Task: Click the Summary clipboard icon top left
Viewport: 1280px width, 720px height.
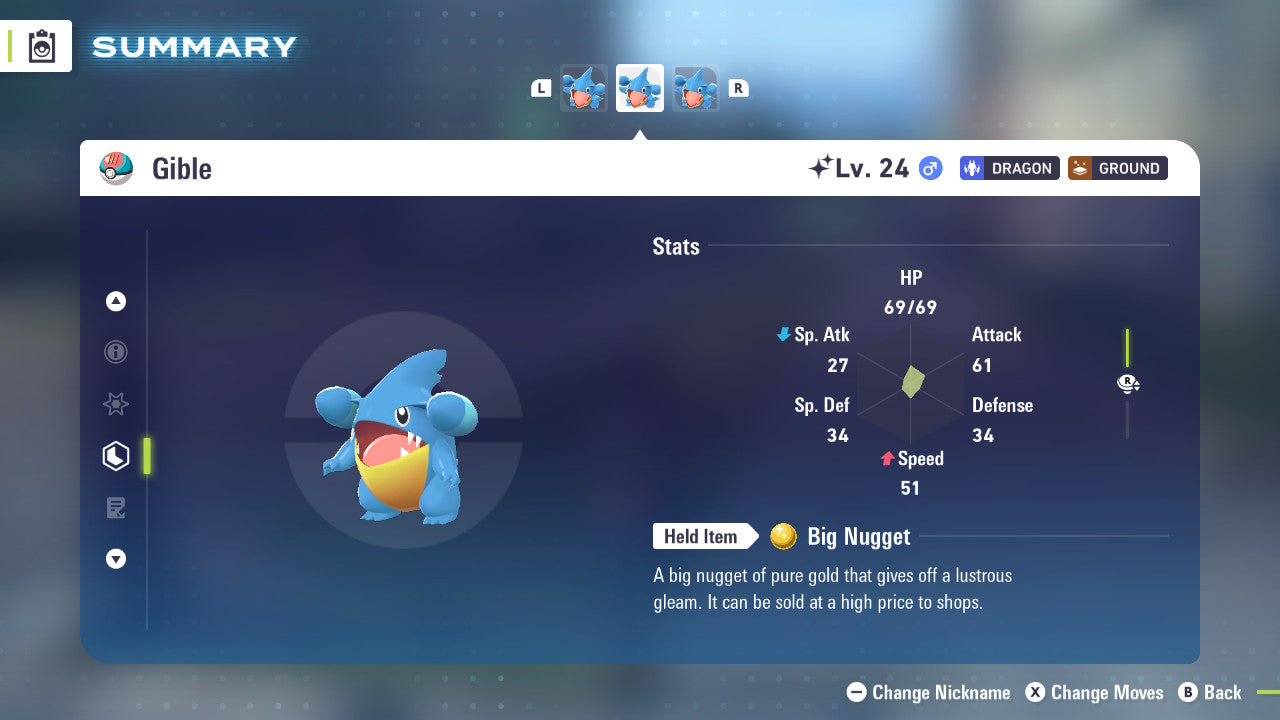Action: (x=41, y=46)
